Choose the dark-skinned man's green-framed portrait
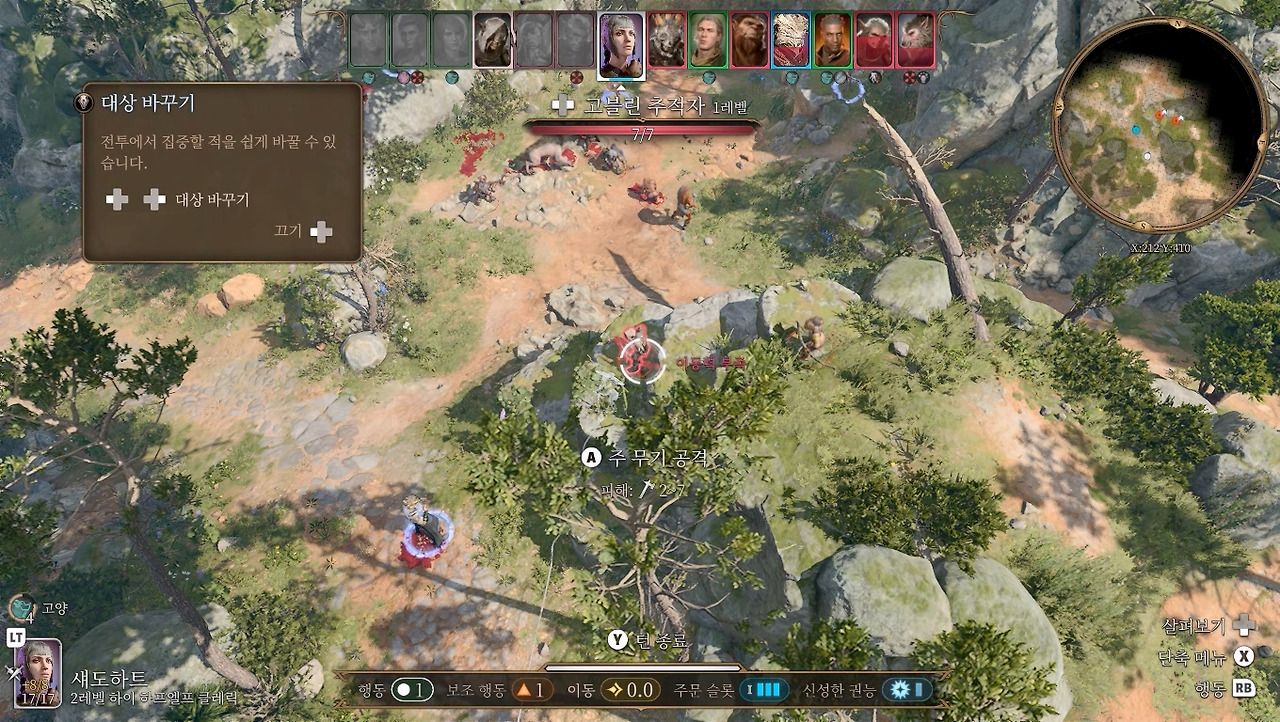The width and height of the screenshot is (1280, 722). point(832,40)
